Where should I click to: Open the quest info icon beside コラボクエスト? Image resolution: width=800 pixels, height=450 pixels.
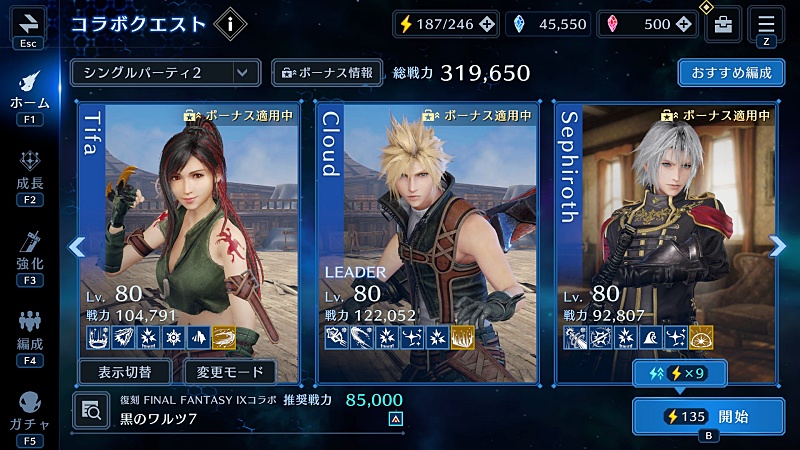232,23
